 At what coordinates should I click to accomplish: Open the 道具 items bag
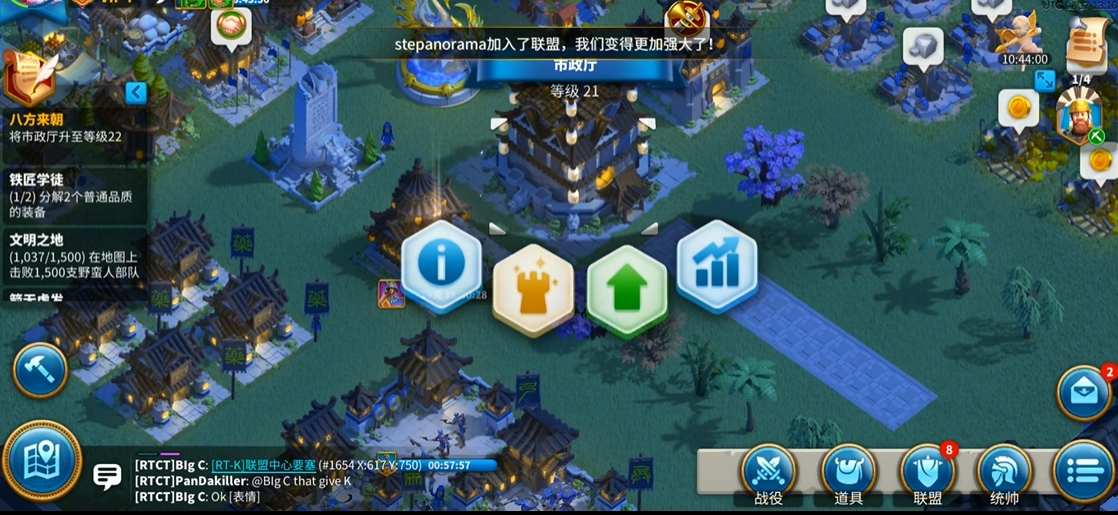pyautogui.click(x=848, y=473)
